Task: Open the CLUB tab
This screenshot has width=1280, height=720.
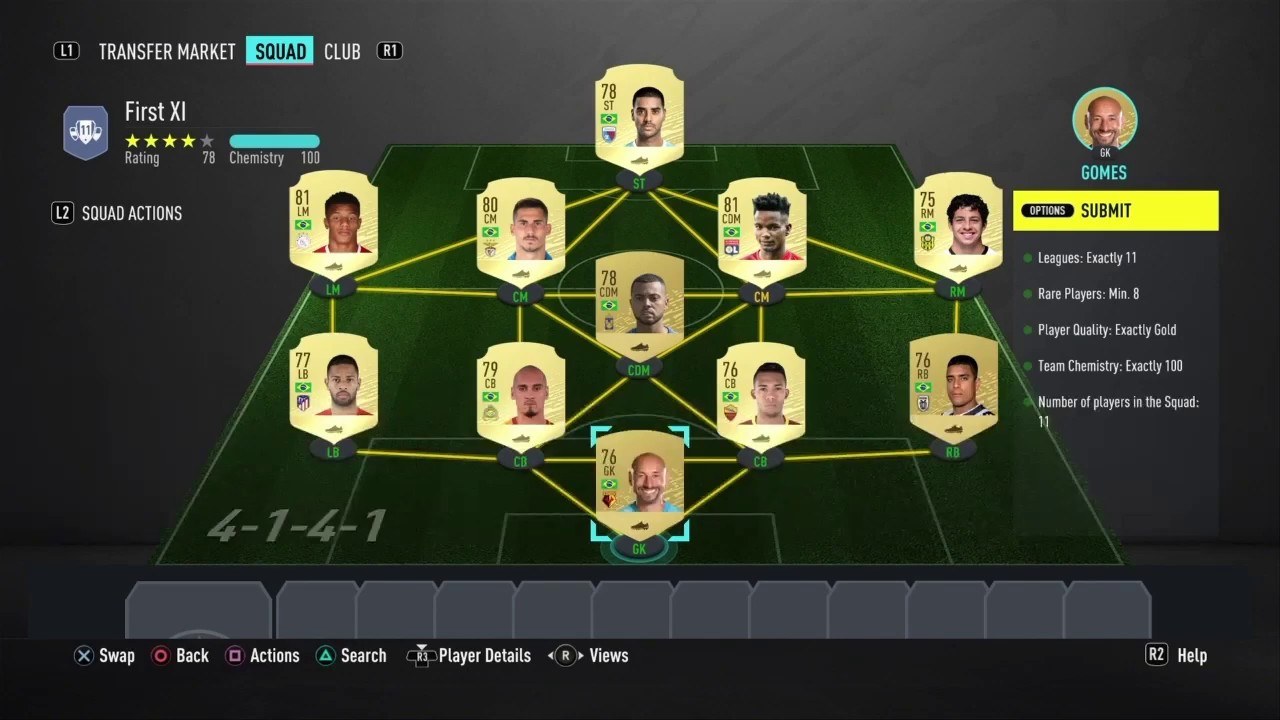Action: coord(342,51)
